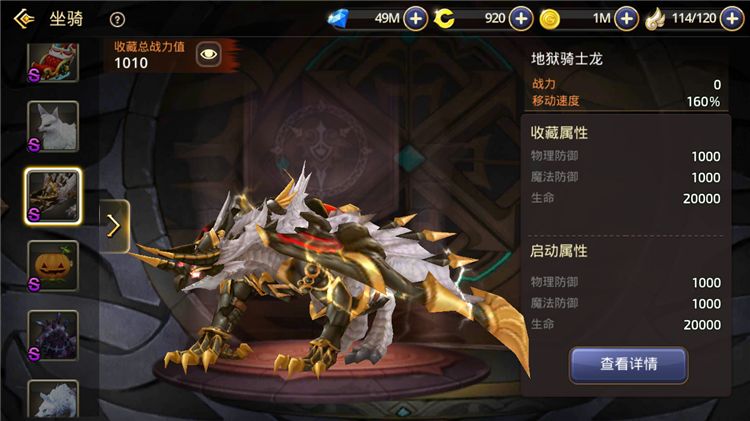Toggle the eye icon beside 收藏总战力值

click(x=208, y=55)
